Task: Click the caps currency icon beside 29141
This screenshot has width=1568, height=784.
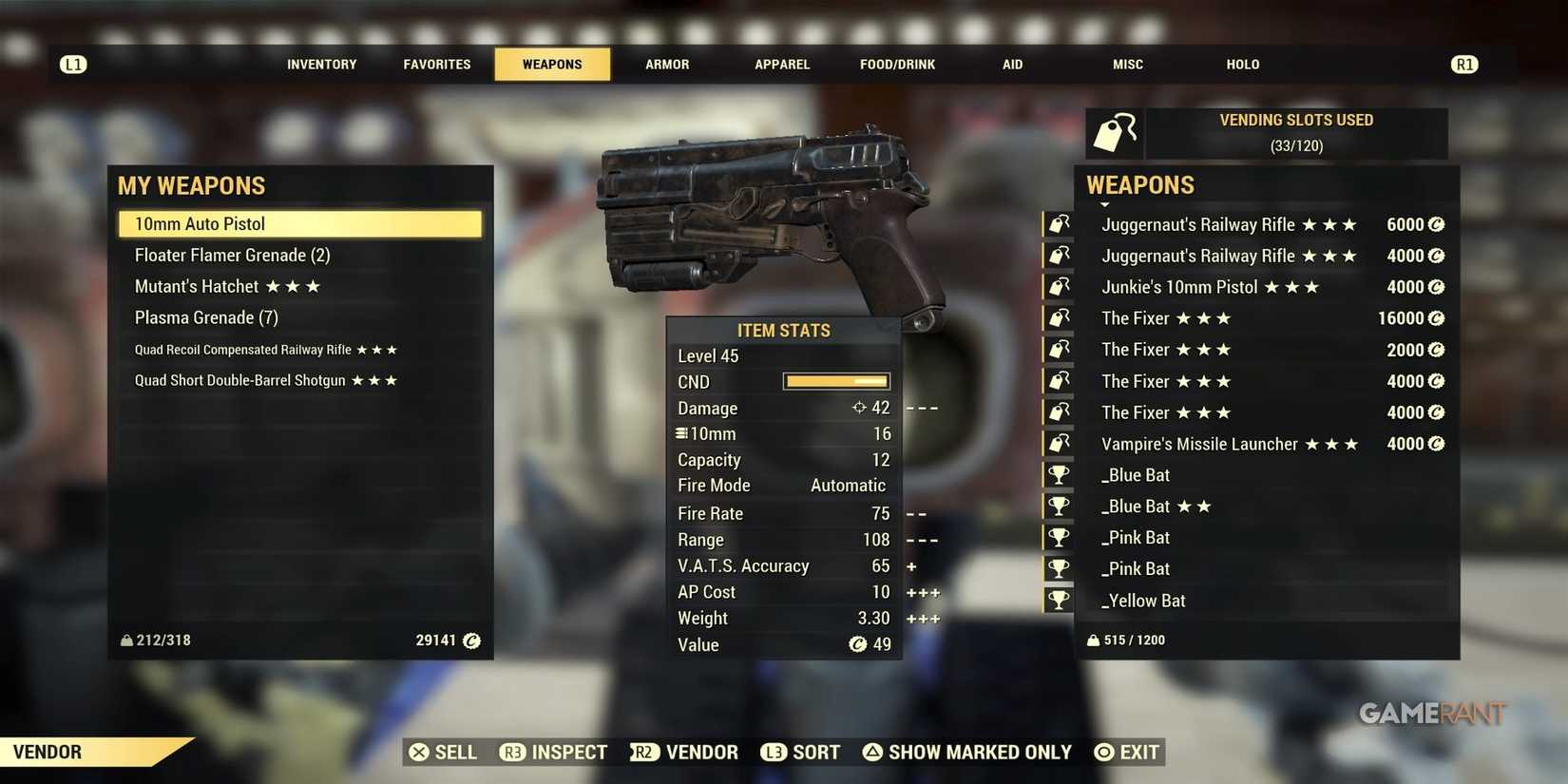Action: pyautogui.click(x=471, y=641)
